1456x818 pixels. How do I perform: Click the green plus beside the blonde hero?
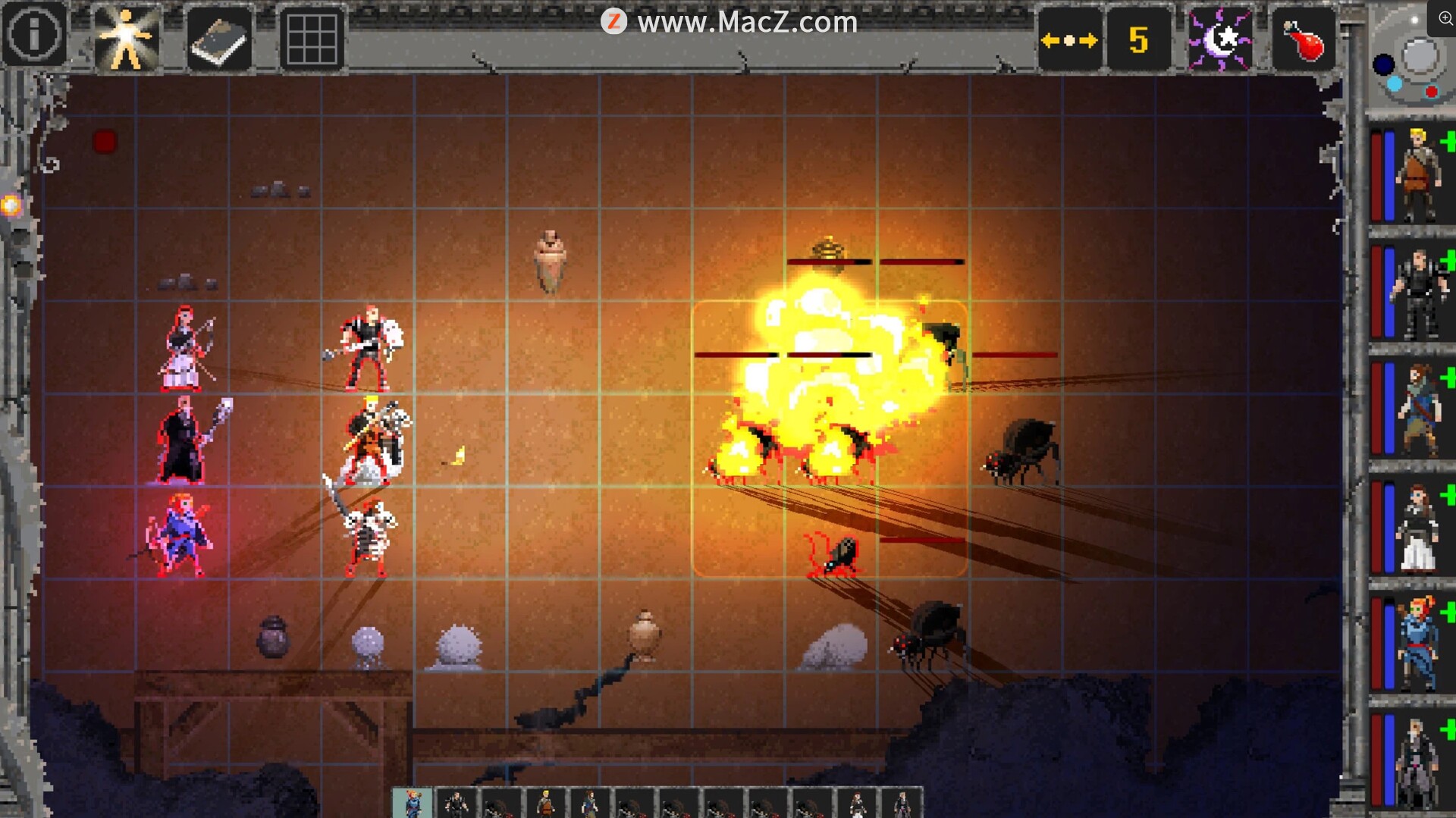tap(1448, 141)
